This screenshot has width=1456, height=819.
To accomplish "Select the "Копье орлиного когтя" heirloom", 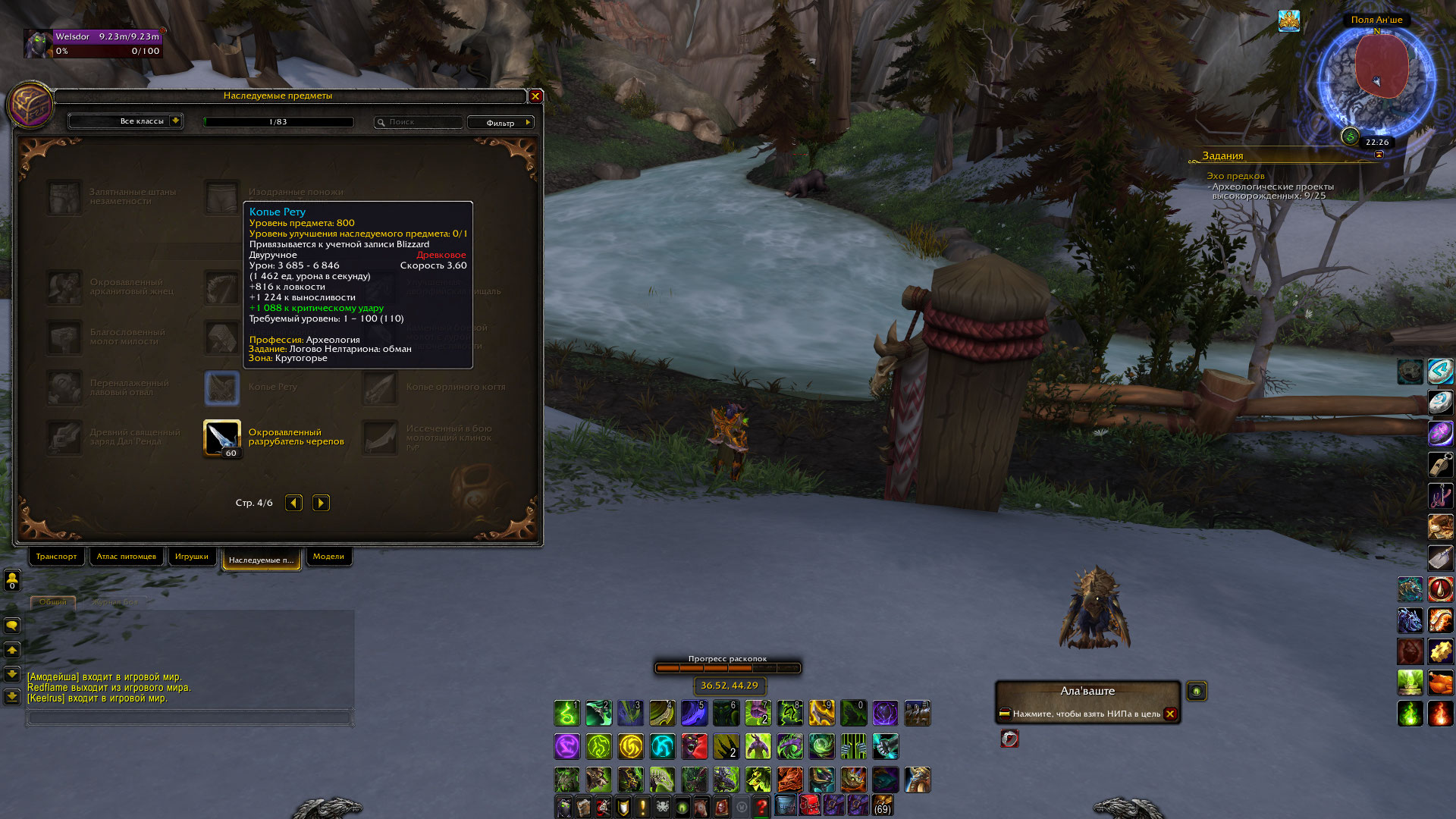I will click(x=380, y=388).
